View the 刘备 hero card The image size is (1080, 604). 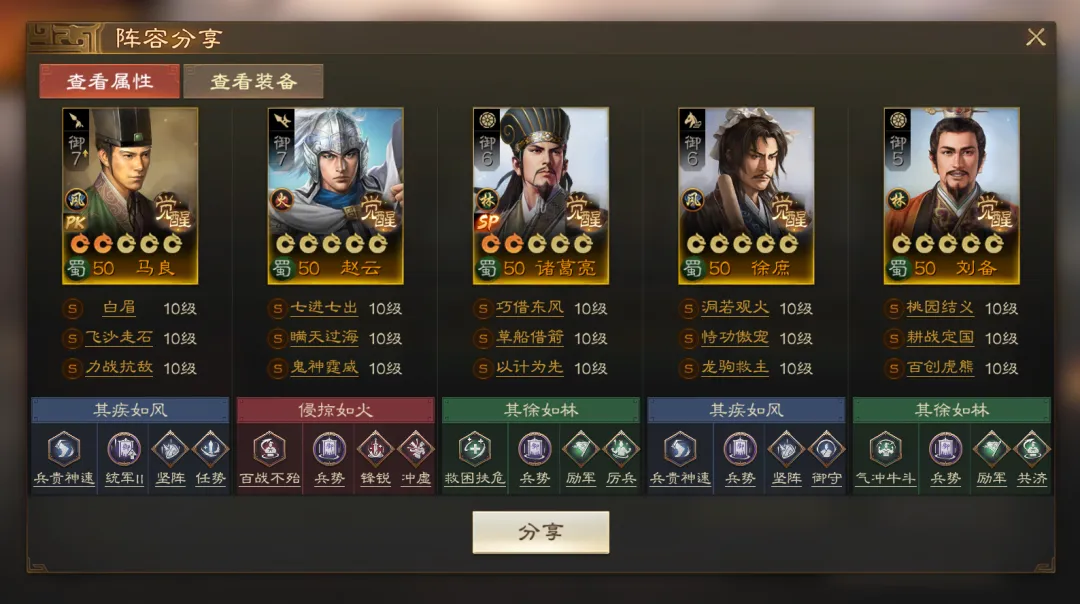click(x=951, y=195)
